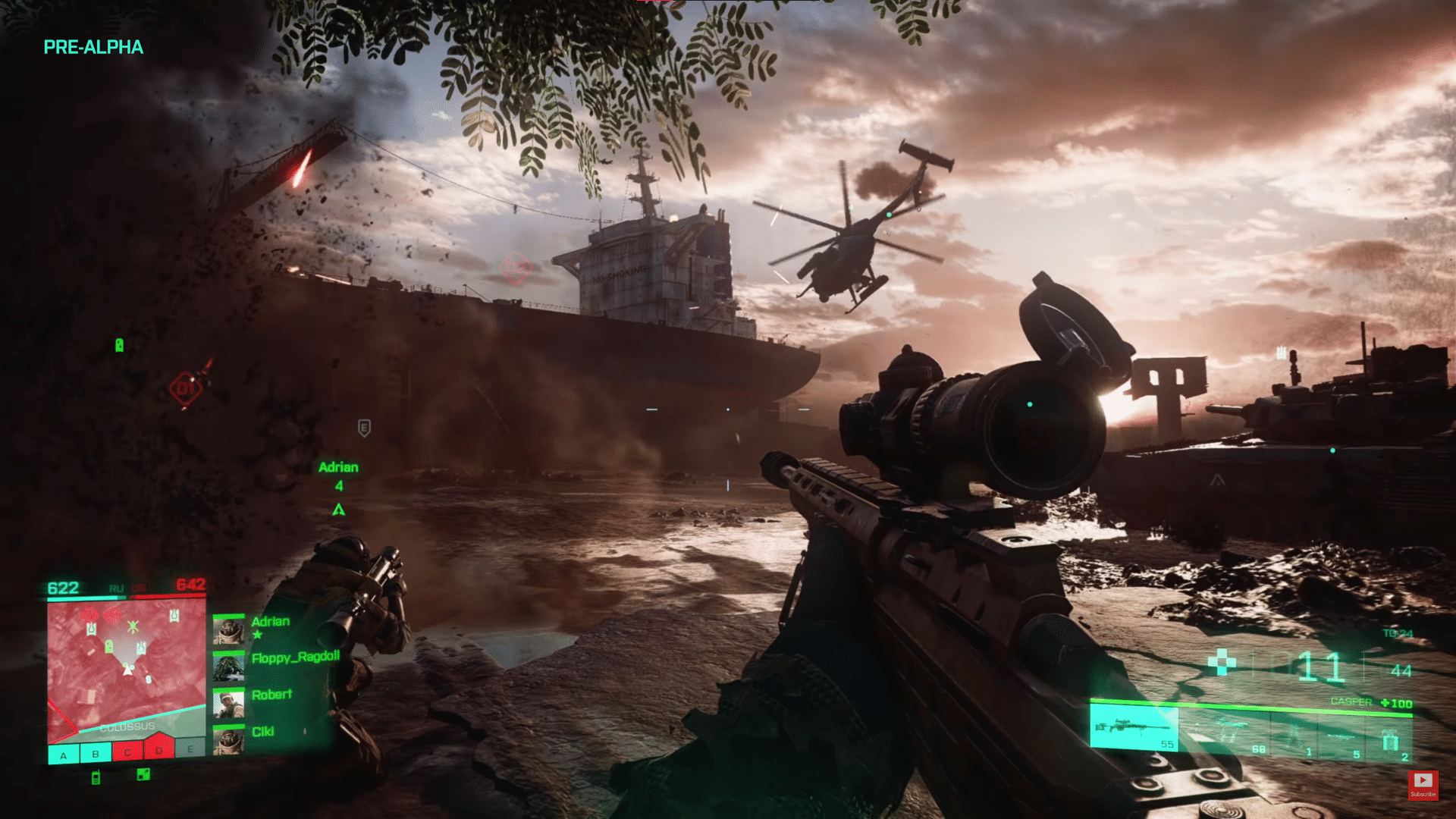Select the backpack gadget slot
This screenshot has width=1456, height=819.
(x=1390, y=740)
